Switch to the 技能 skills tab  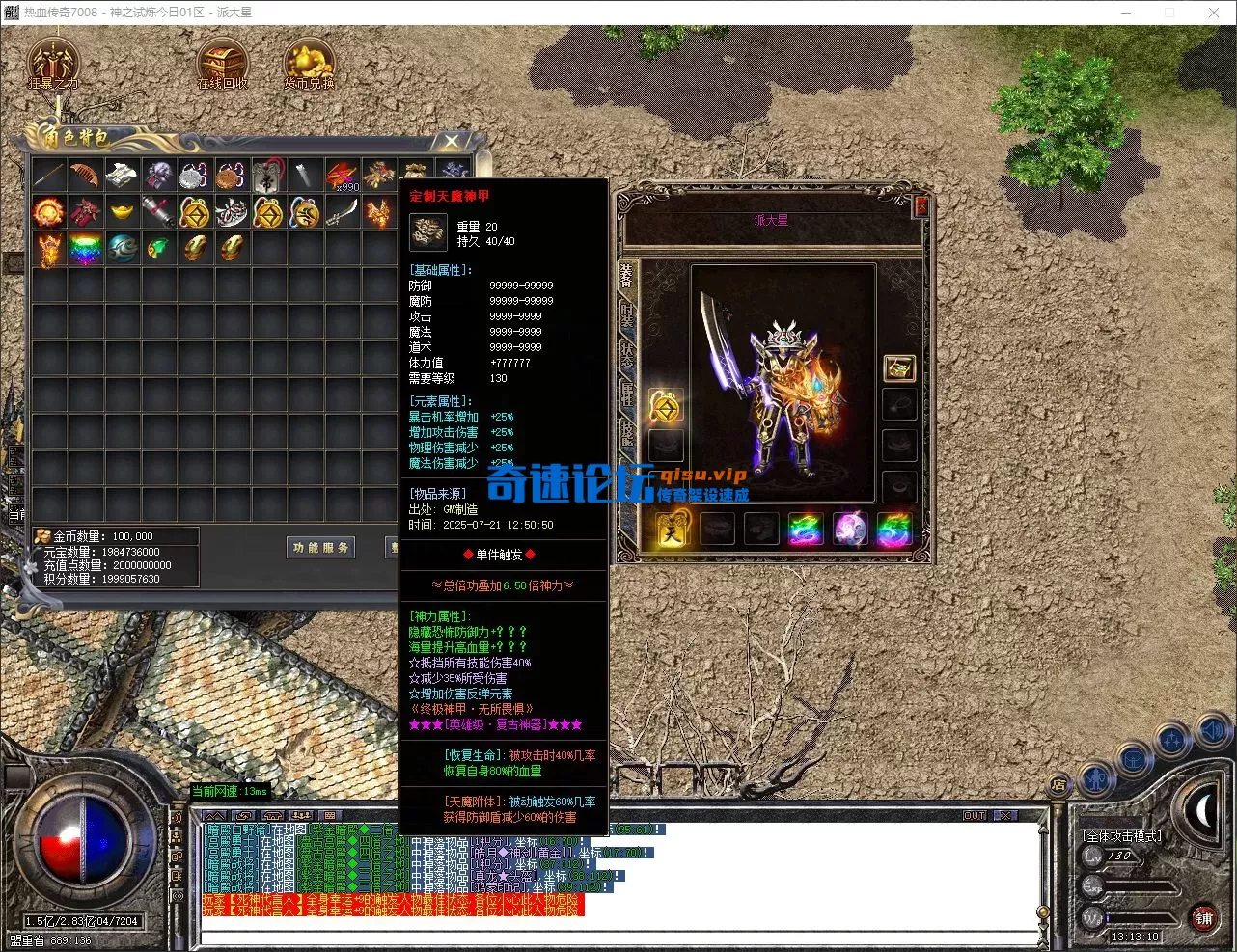[x=627, y=433]
